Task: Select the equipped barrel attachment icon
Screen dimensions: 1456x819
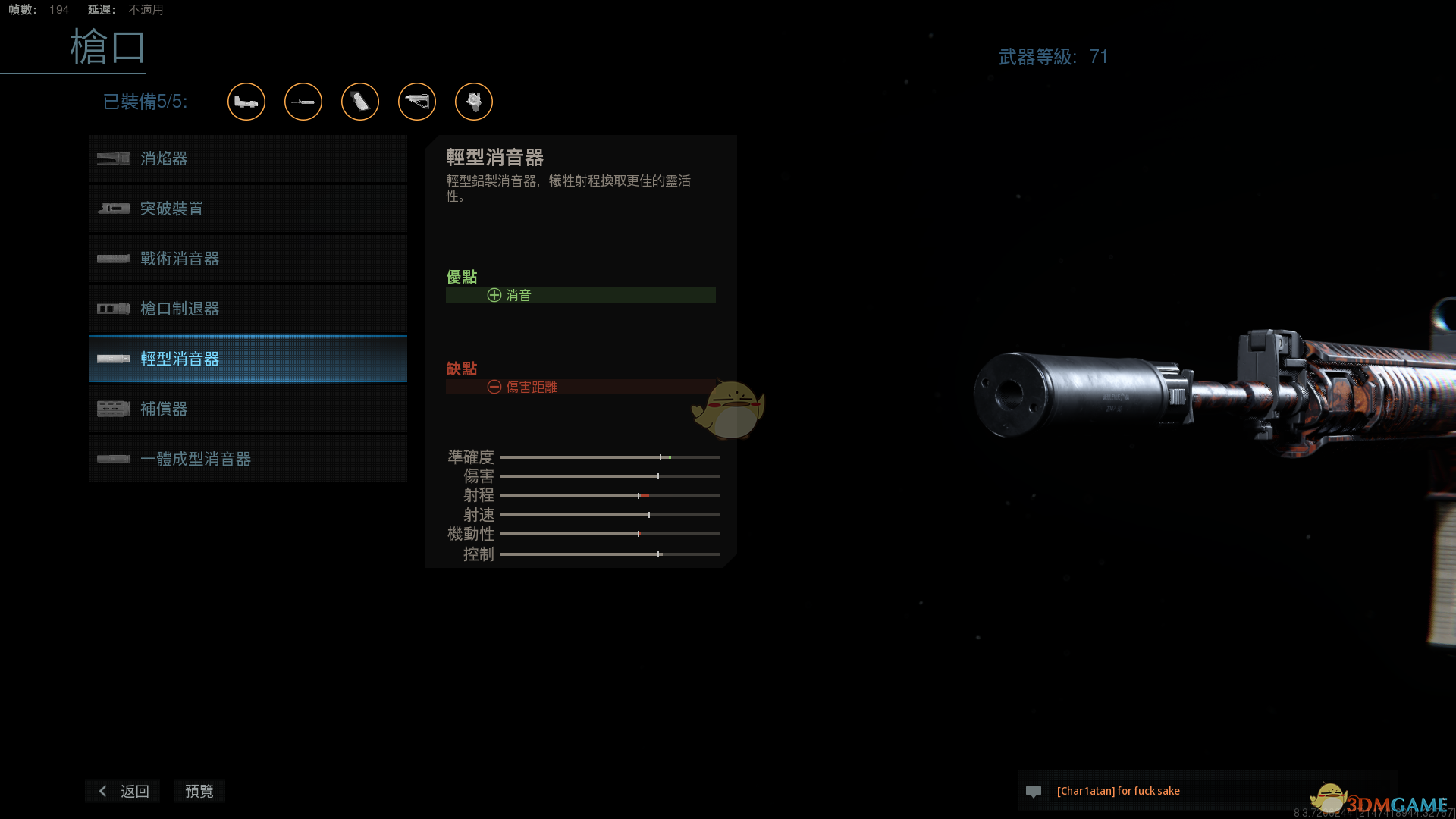Action: pos(303,102)
